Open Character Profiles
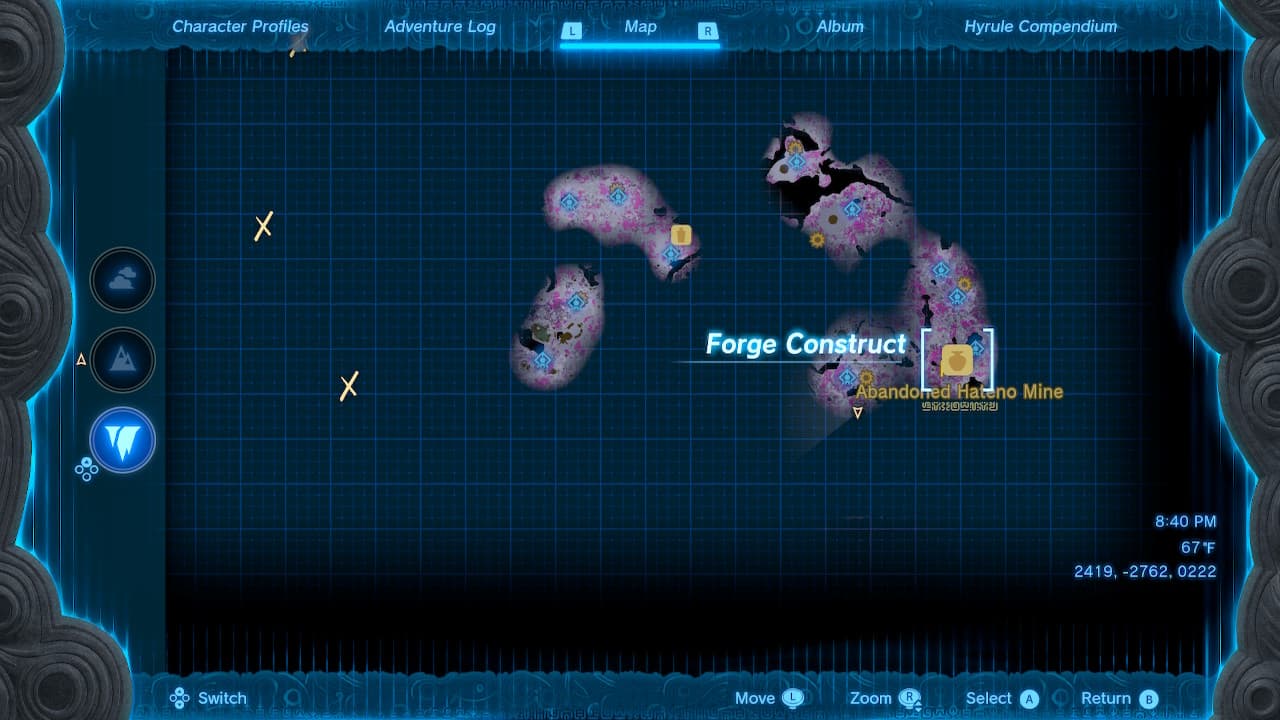 (240, 27)
